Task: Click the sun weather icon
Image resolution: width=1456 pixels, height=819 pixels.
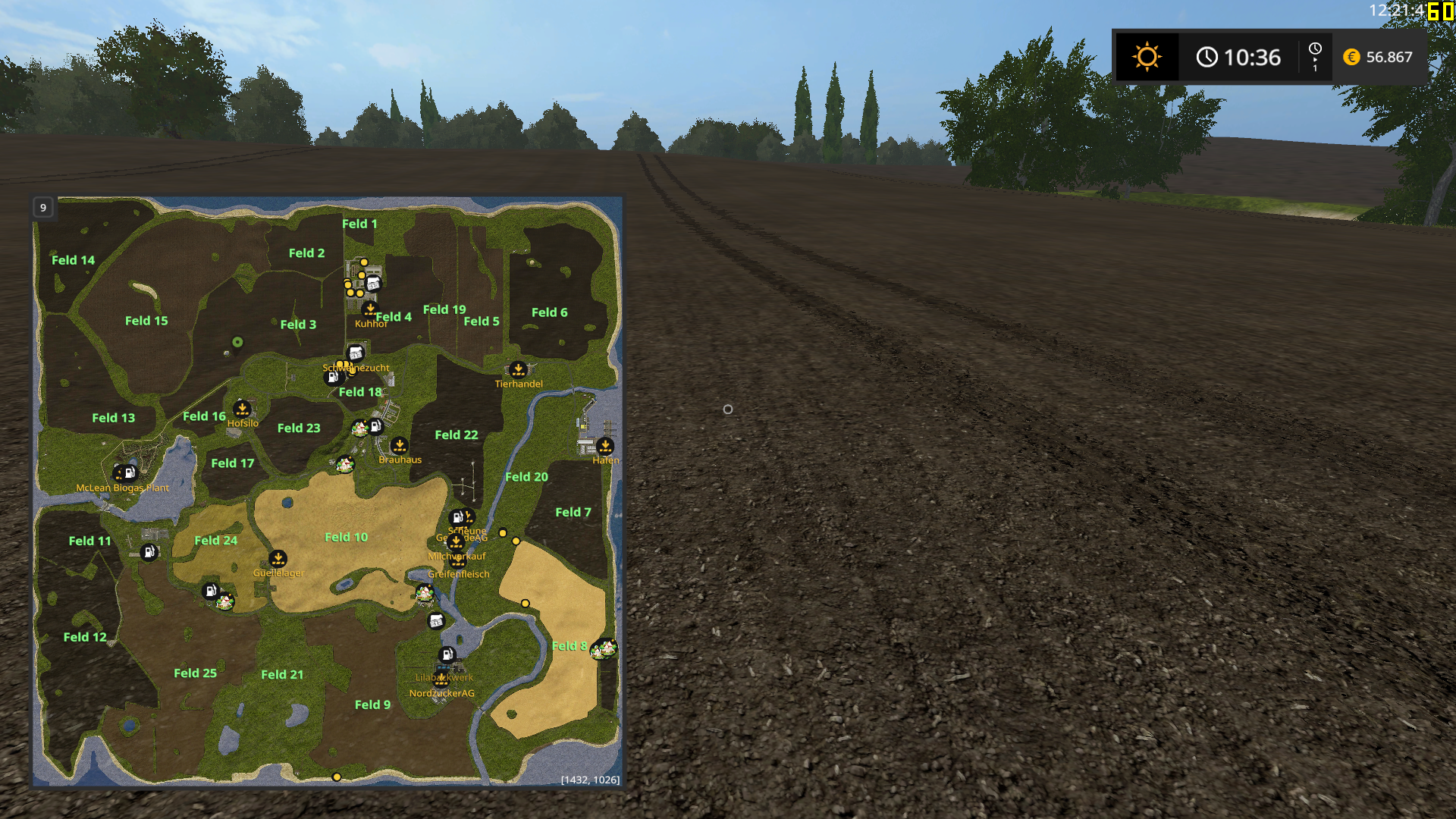Action: click(1147, 57)
